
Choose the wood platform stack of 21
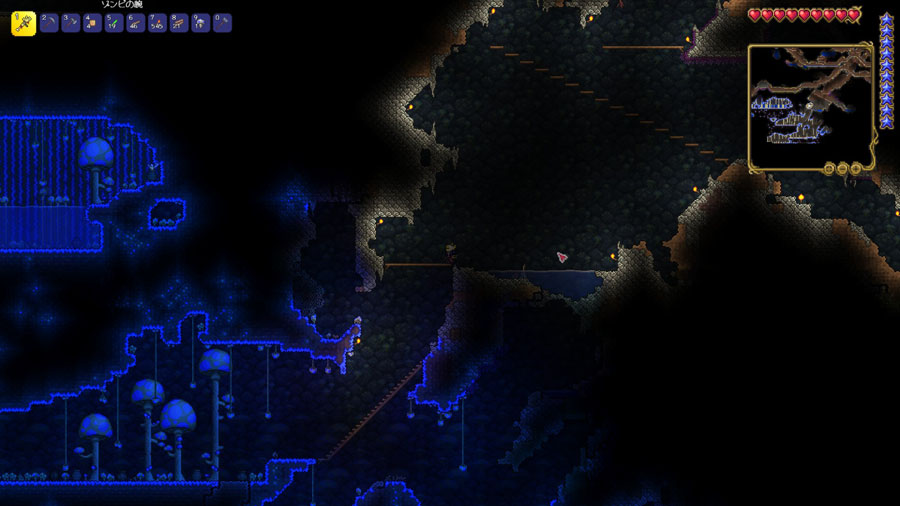tap(179, 23)
